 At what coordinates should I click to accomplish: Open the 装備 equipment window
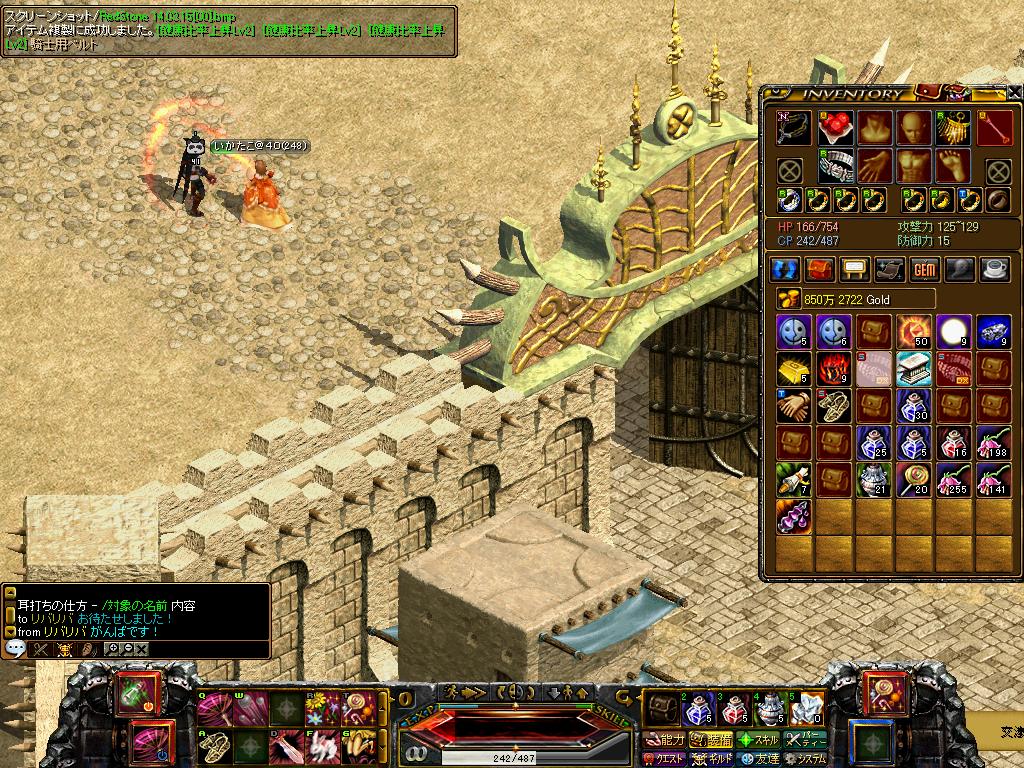click(712, 740)
